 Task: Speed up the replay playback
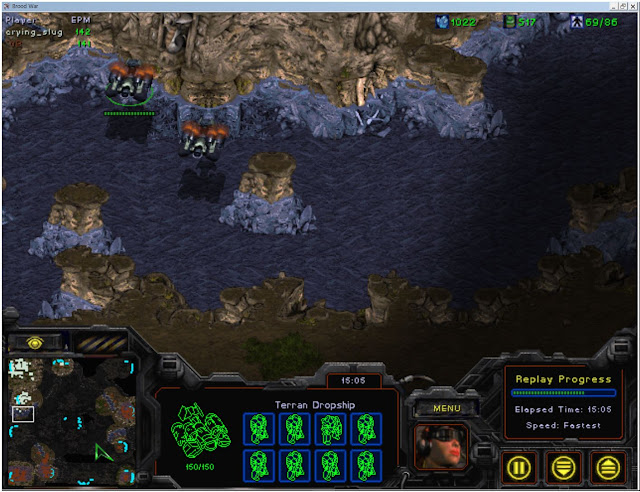pos(606,465)
